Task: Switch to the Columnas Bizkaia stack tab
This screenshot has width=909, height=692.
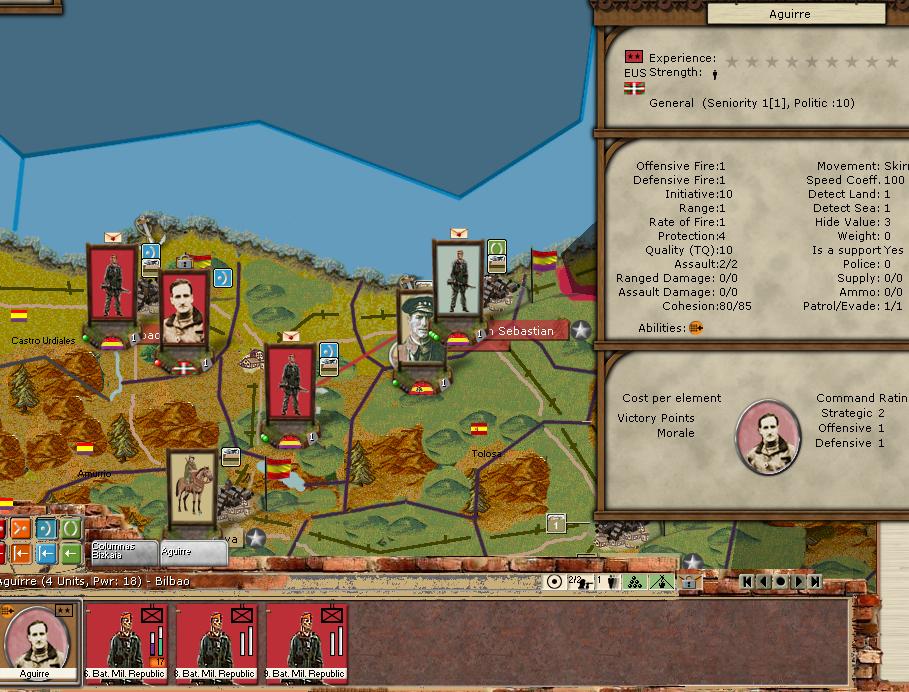Action: (122, 552)
